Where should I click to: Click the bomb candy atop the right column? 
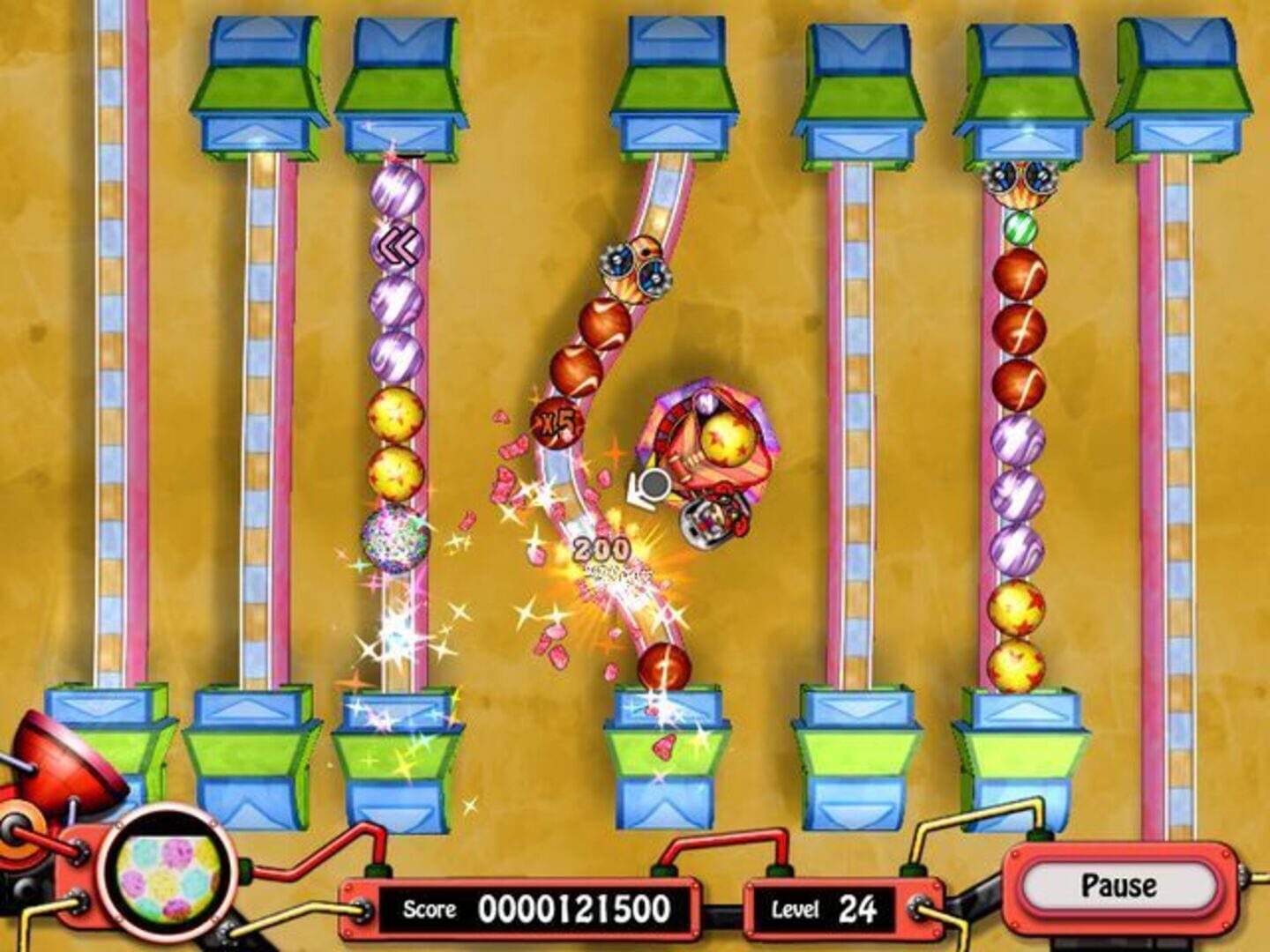(1021, 181)
